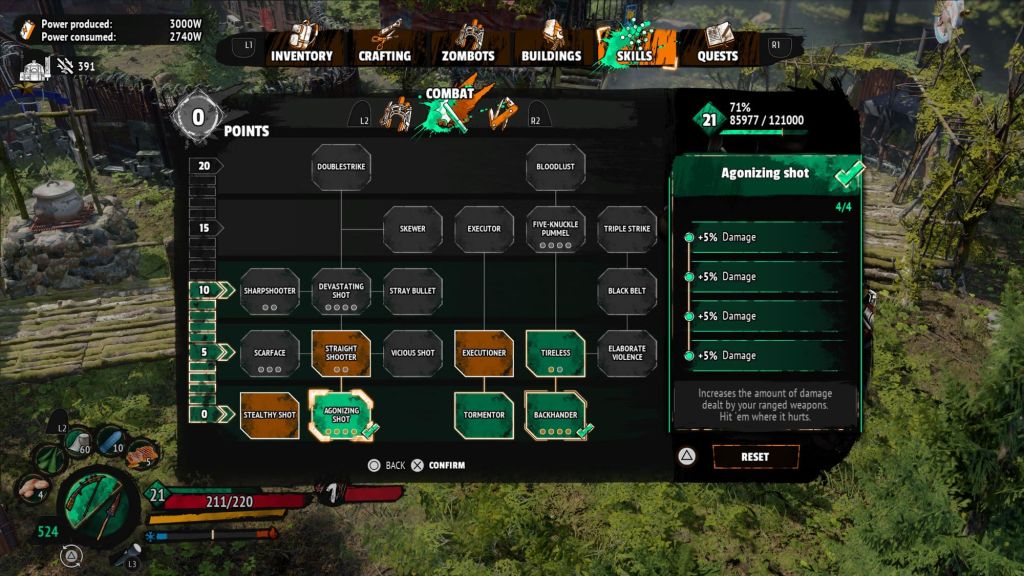Reset the skill points
The width and height of the screenshot is (1024, 576).
755,457
